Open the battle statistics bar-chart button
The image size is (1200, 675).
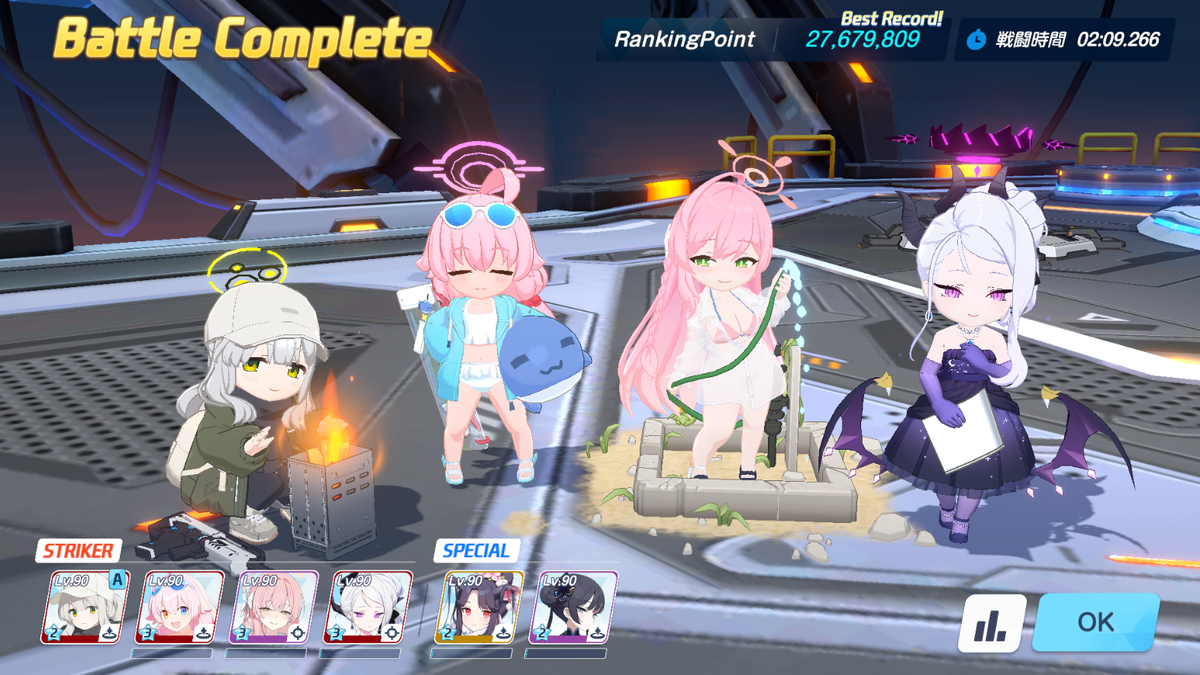[x=992, y=623]
